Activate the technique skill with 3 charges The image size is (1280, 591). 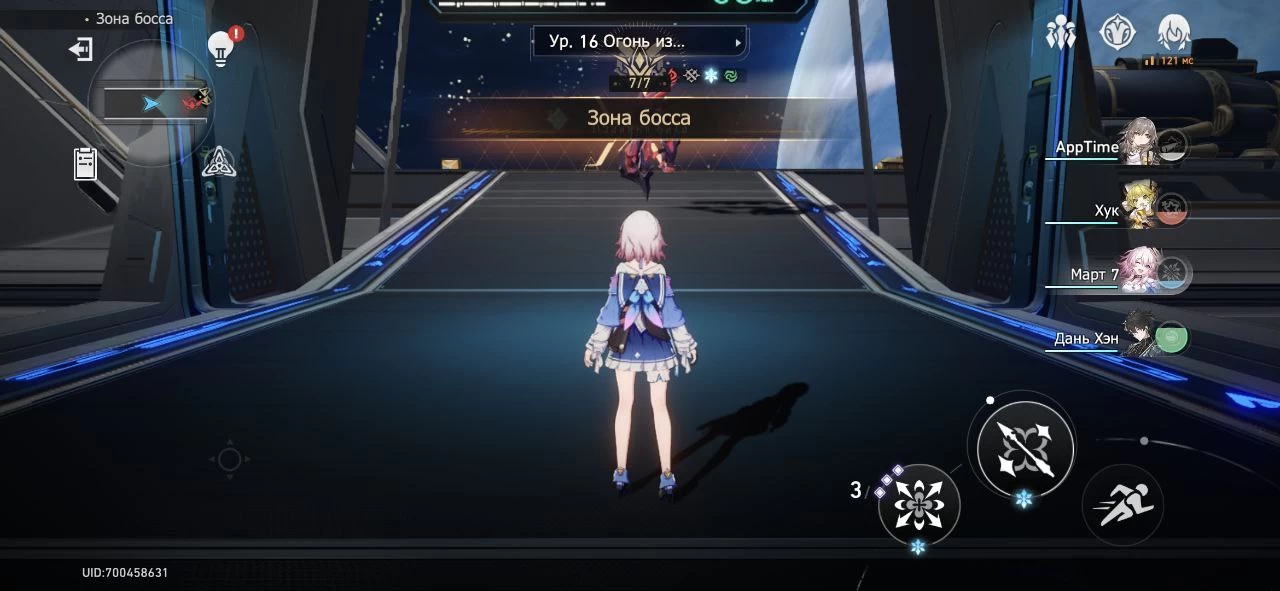[918, 504]
